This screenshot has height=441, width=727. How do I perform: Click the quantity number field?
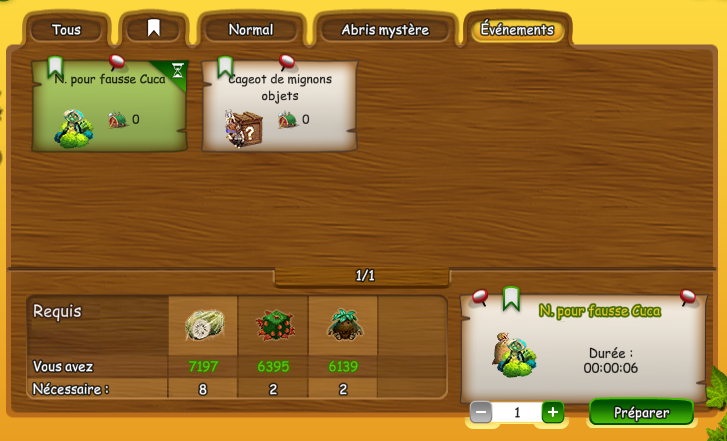[x=516, y=412]
